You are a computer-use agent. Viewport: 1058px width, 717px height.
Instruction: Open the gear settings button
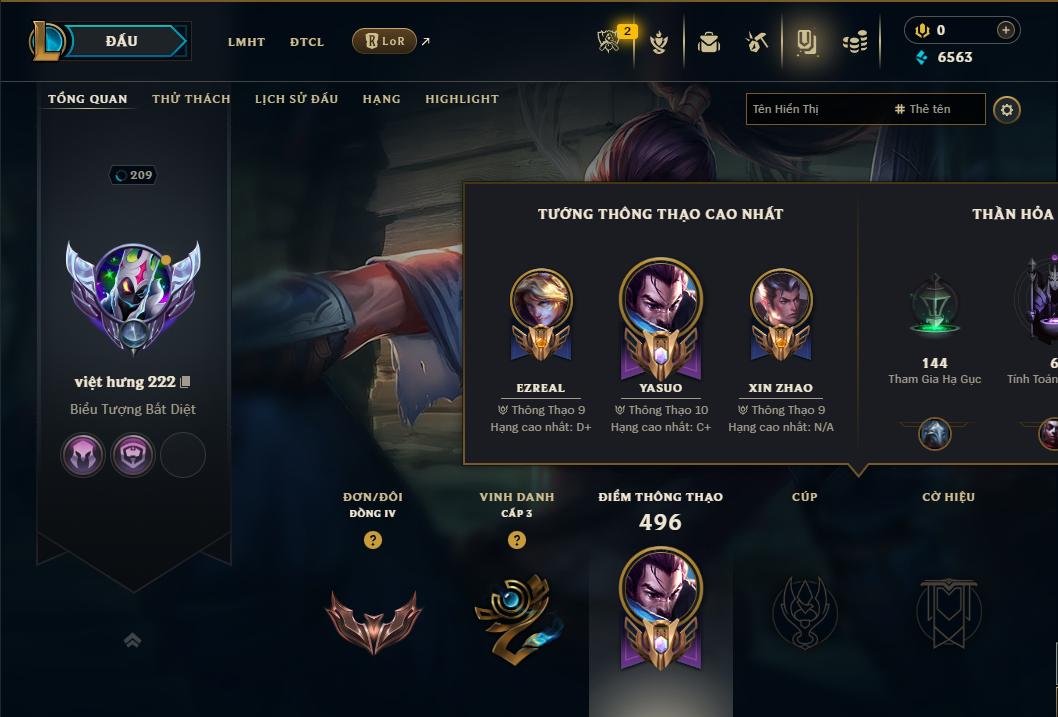[x=1007, y=109]
